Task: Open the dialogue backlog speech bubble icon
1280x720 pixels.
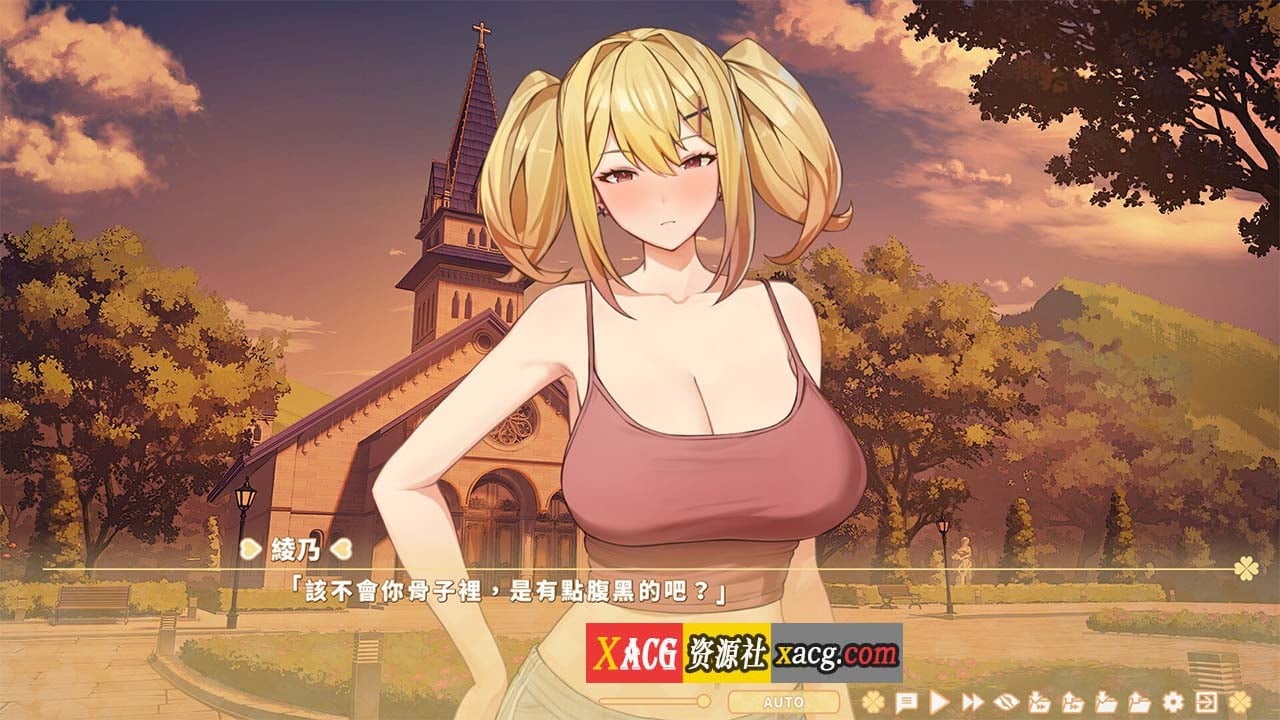Action: click(906, 701)
